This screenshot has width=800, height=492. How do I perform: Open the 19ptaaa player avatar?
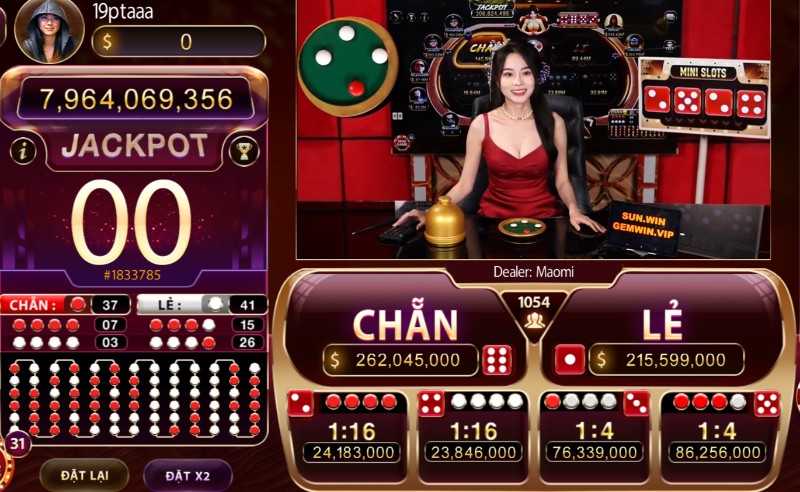tap(47, 31)
